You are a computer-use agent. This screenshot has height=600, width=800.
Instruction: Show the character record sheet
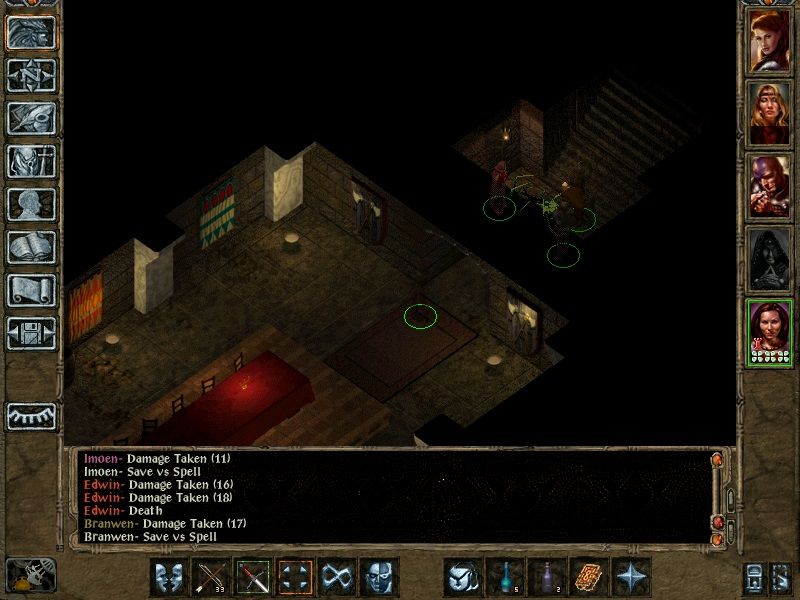tap(32, 204)
